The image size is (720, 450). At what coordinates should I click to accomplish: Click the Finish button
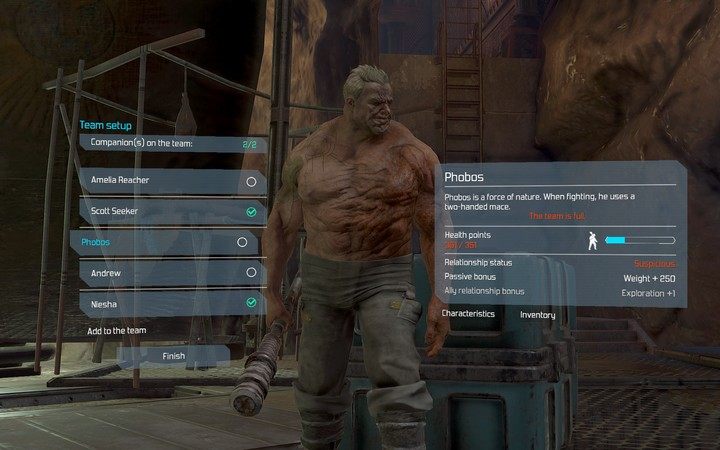pos(174,355)
